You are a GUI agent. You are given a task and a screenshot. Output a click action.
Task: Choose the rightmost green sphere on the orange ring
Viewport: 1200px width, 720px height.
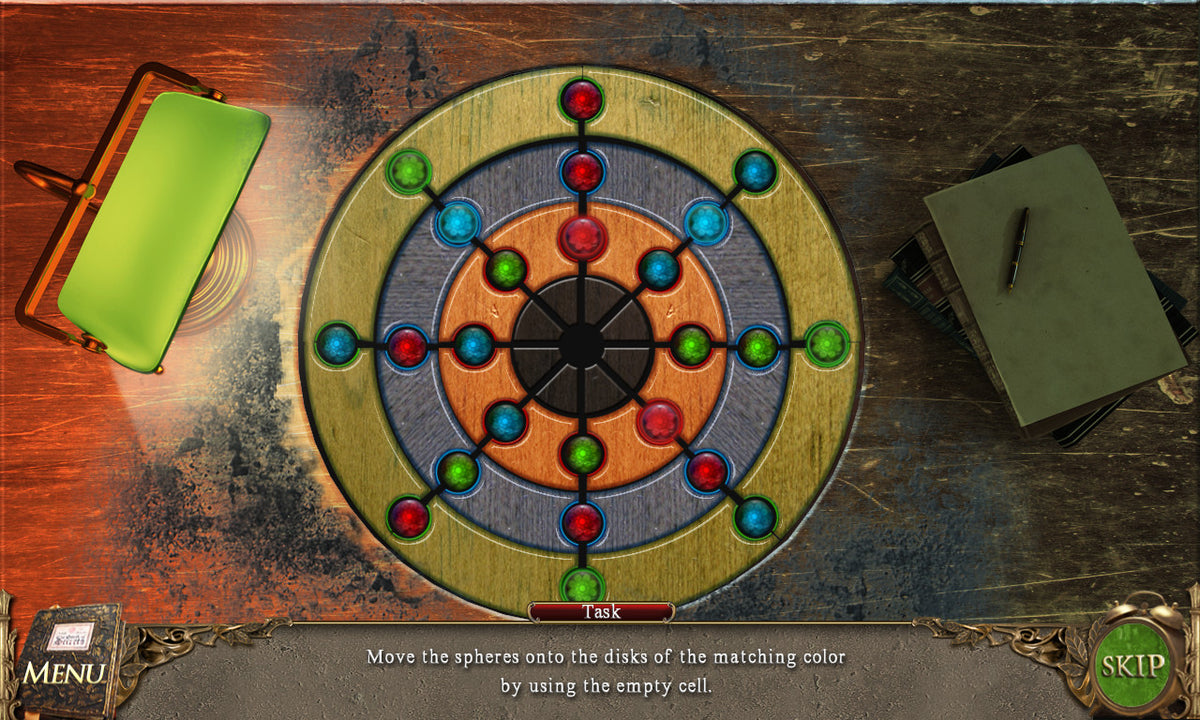[690, 346]
